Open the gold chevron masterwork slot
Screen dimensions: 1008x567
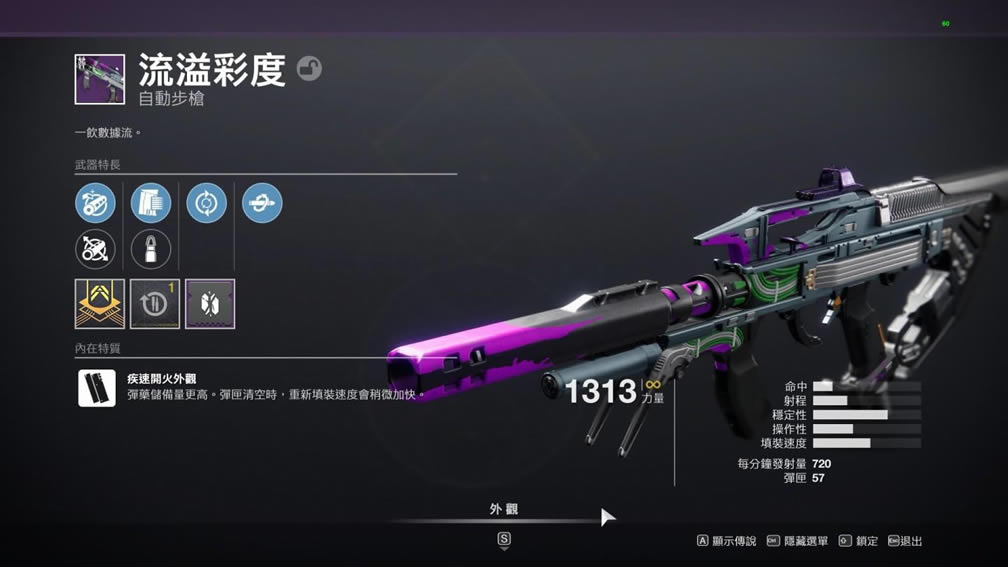pyautogui.click(x=100, y=304)
